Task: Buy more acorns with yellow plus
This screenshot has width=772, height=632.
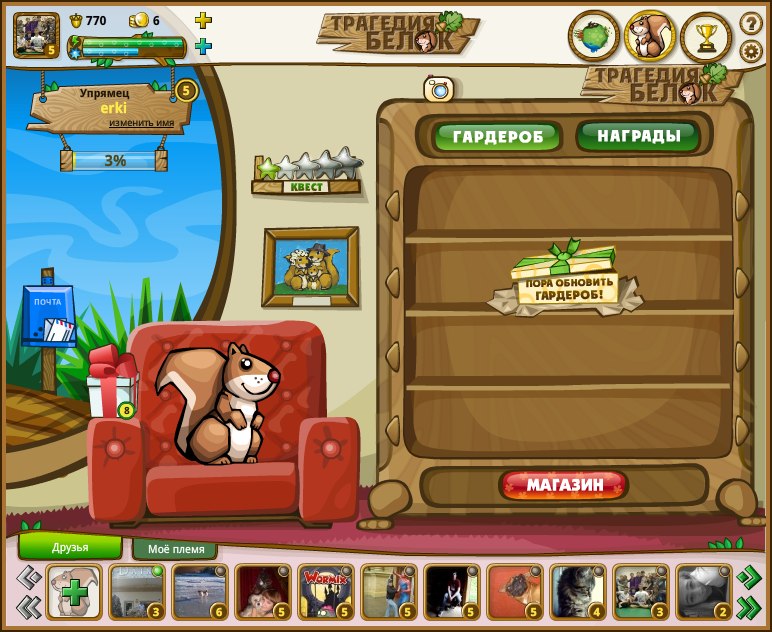Action: point(203,20)
